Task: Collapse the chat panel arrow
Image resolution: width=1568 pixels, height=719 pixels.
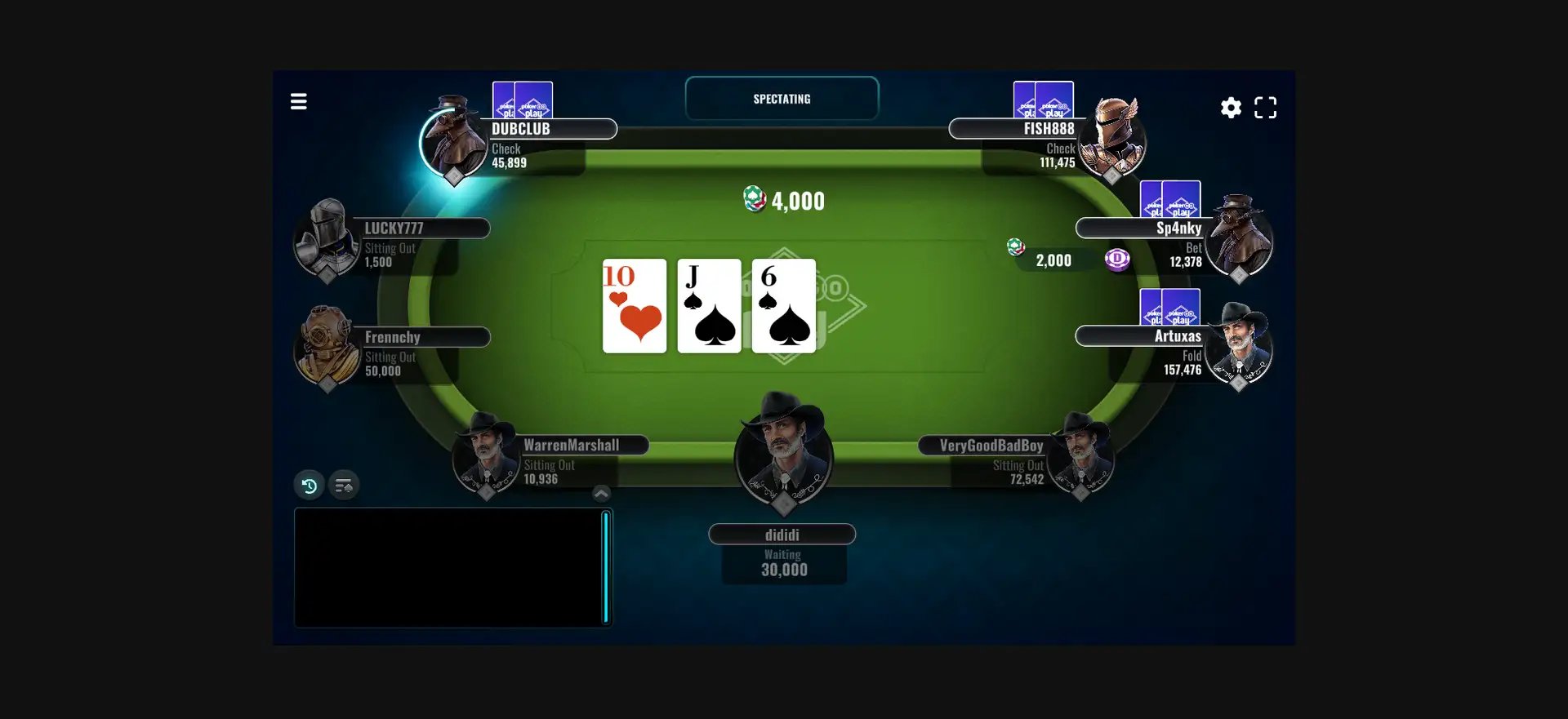Action: (601, 494)
